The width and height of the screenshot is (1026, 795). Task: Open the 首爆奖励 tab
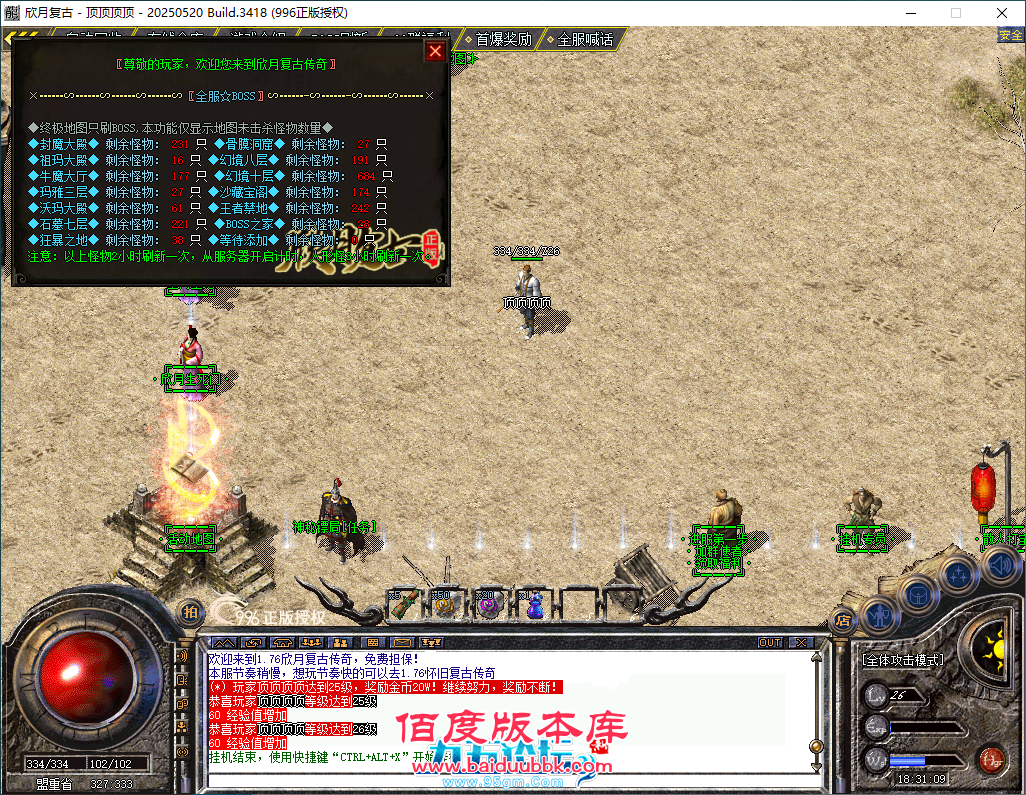click(x=502, y=39)
